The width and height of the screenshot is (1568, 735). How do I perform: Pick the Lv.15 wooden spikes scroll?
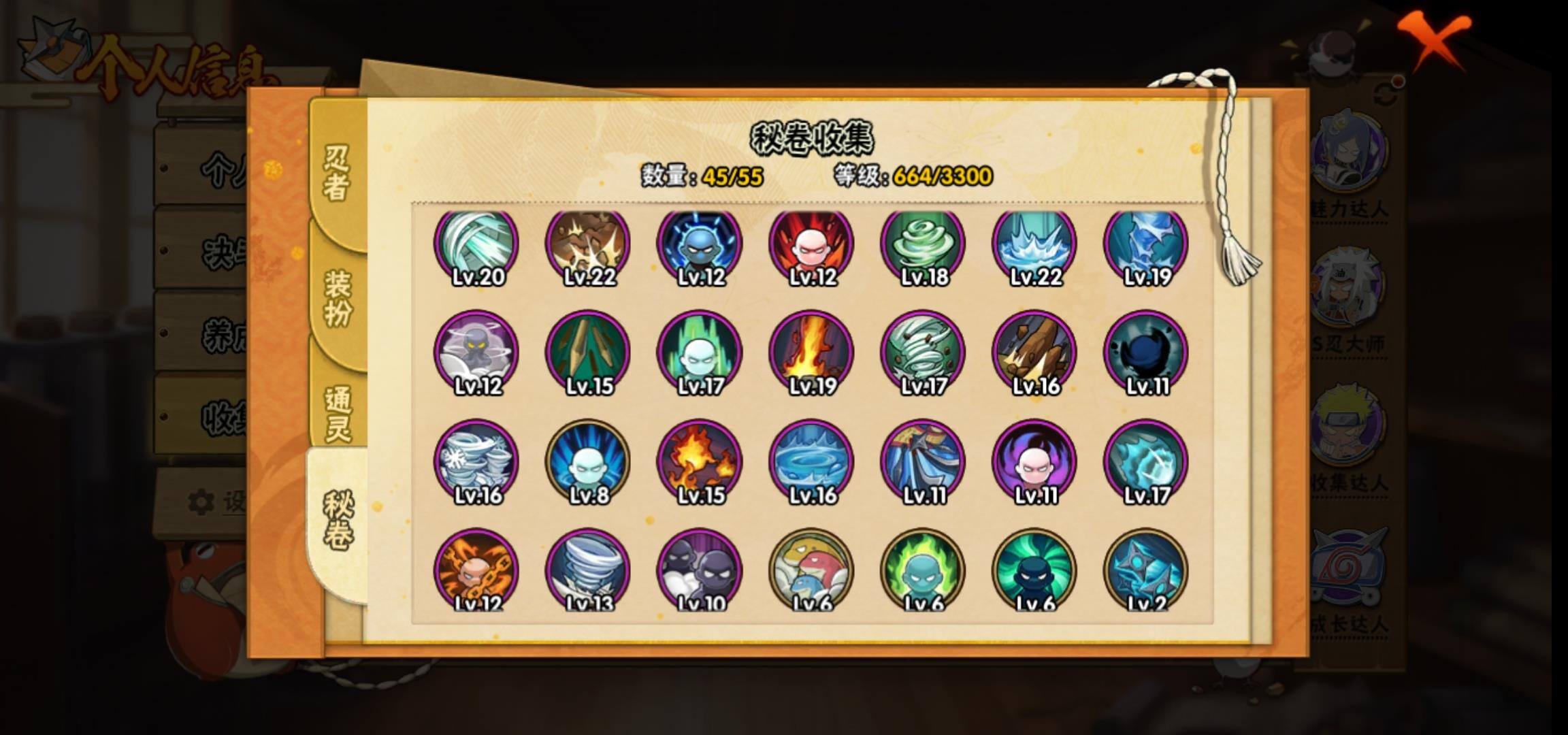[588, 353]
